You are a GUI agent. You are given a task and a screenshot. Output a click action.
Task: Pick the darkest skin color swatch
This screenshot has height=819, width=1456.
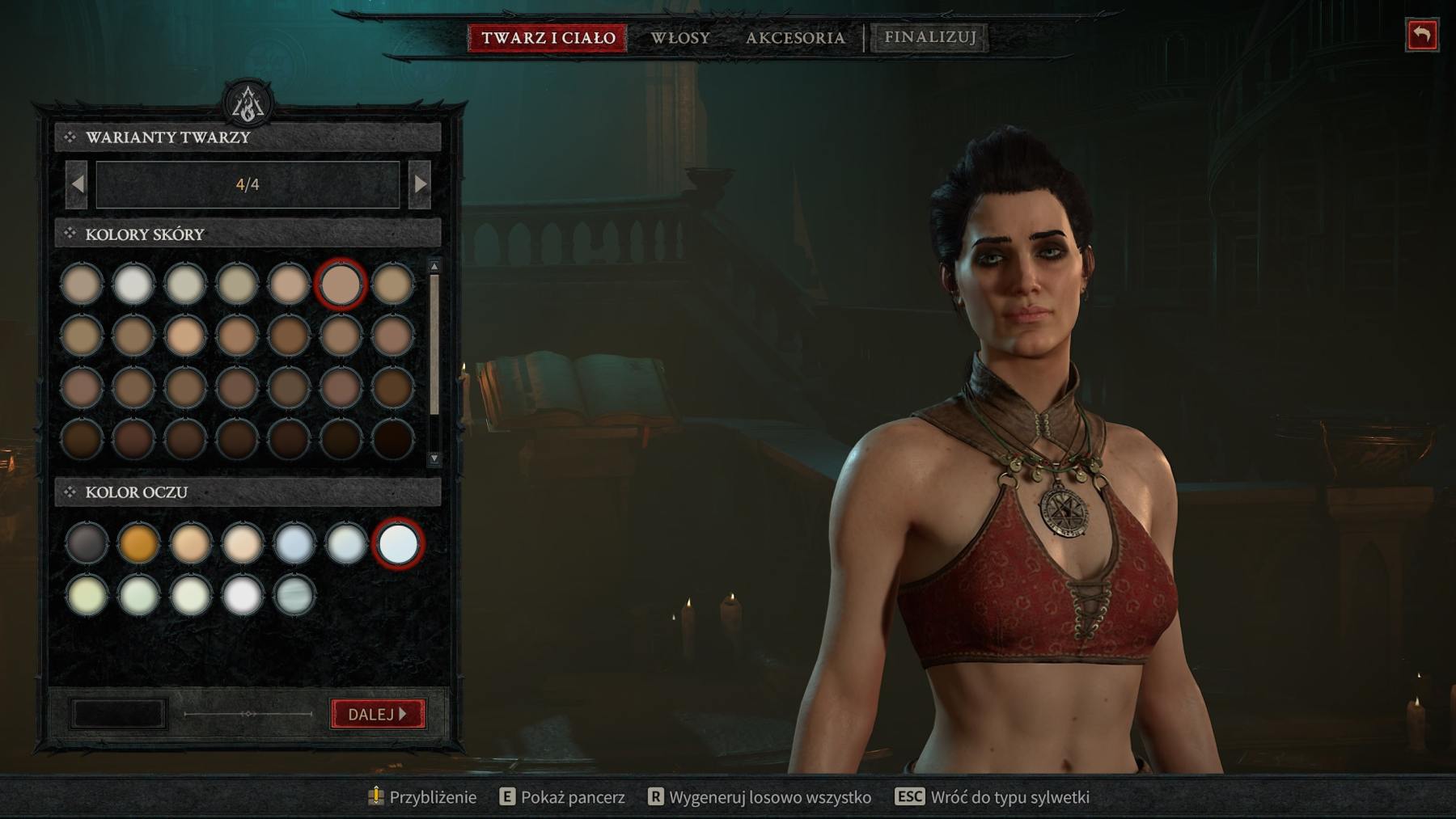pos(392,439)
